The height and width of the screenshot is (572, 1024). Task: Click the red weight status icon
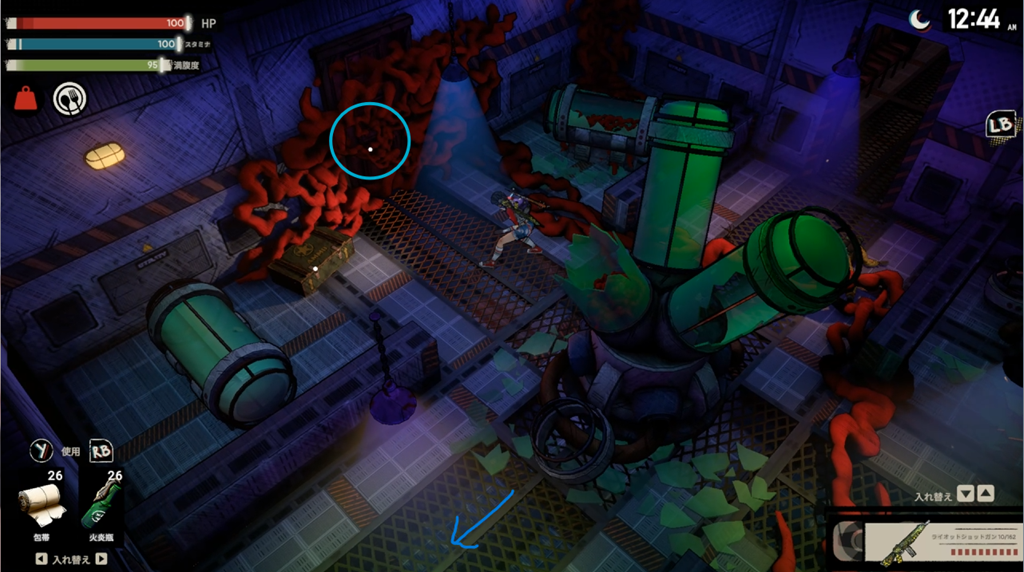25,98
